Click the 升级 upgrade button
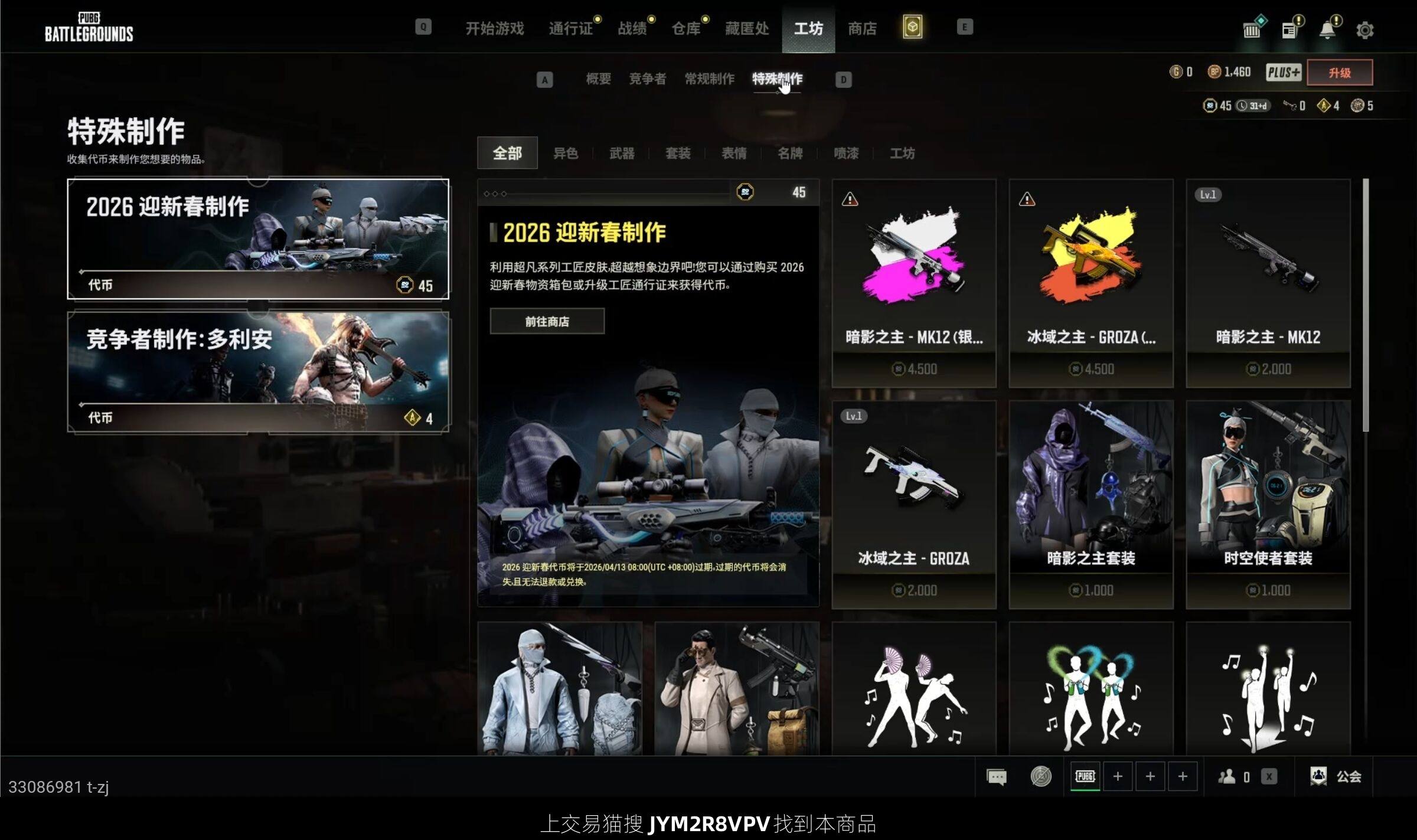Screen dimensions: 1417x840 1340,73
